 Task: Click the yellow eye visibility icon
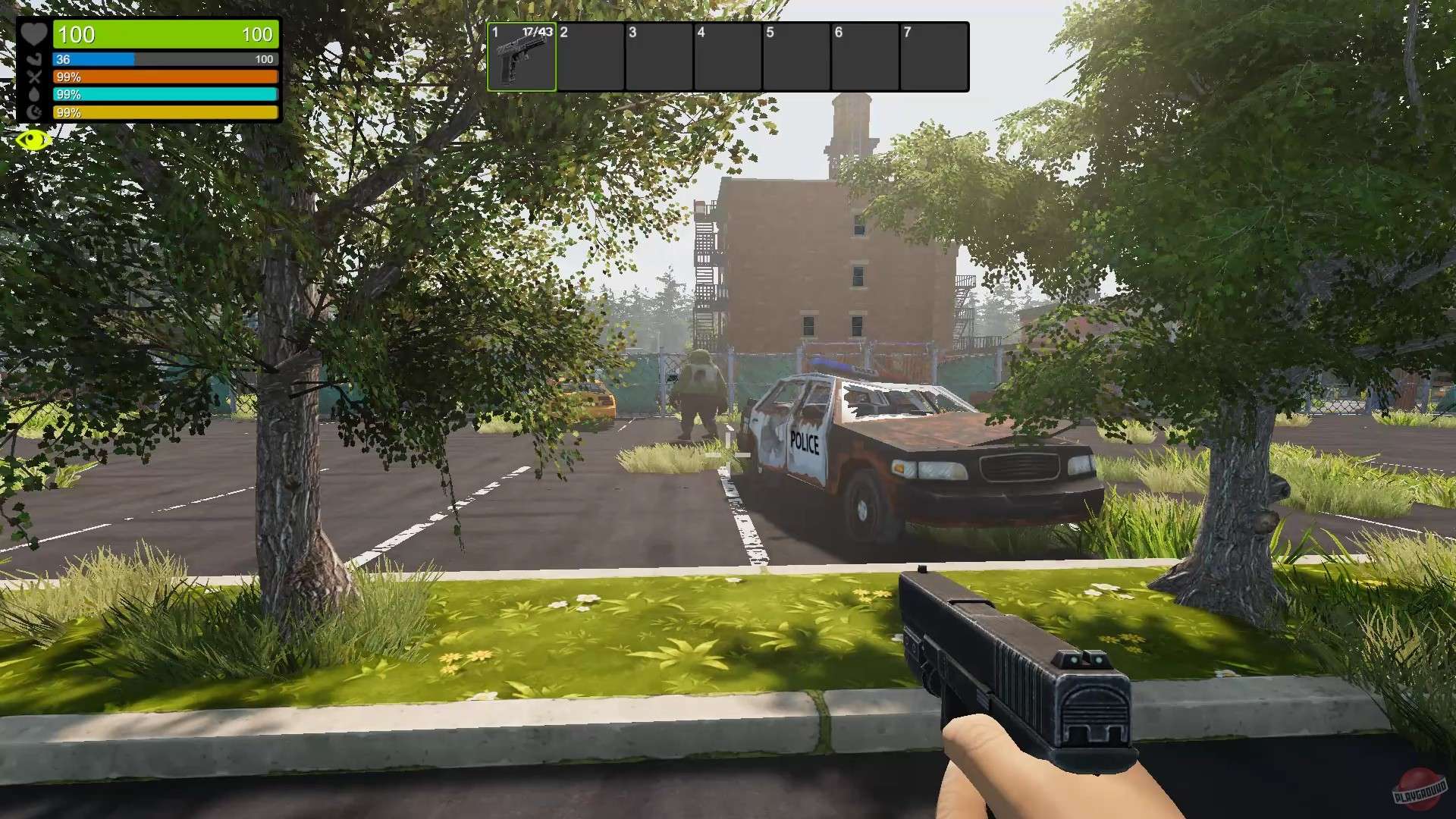[33, 140]
